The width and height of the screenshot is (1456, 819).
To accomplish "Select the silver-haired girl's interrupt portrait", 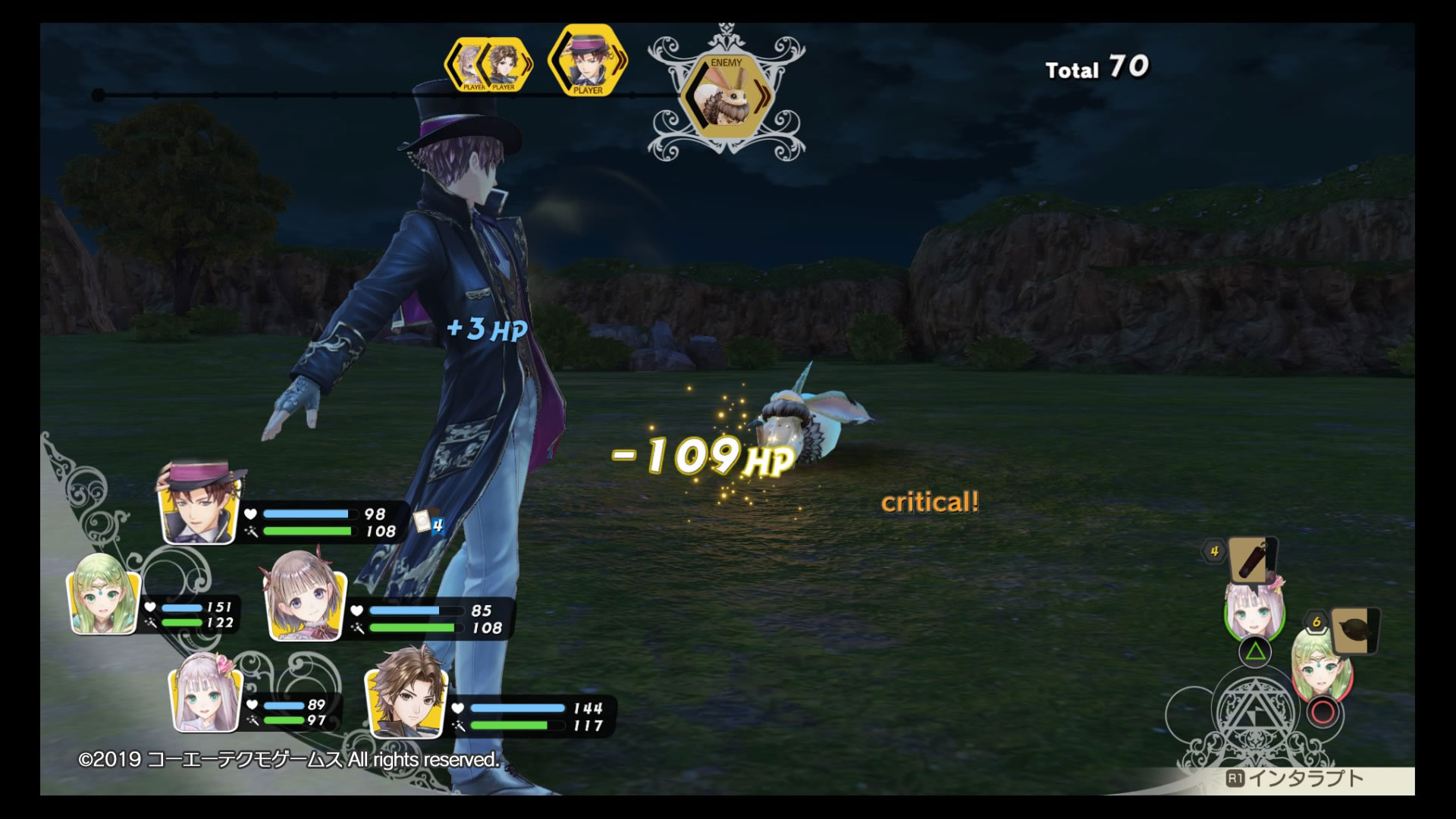I will [x=1254, y=613].
